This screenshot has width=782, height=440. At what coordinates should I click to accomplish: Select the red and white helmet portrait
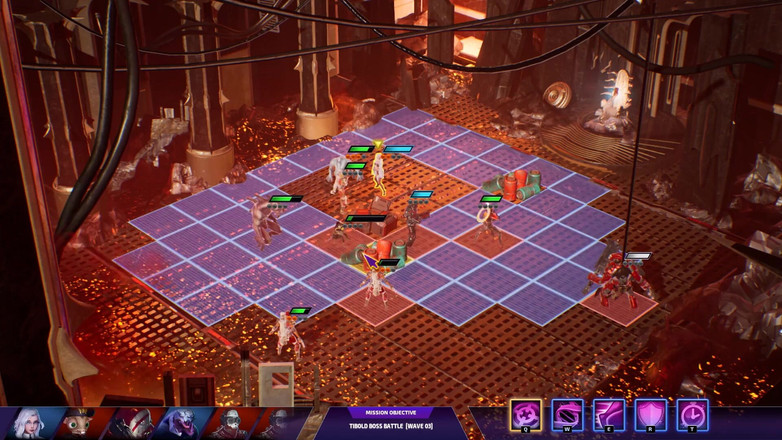coord(131,423)
